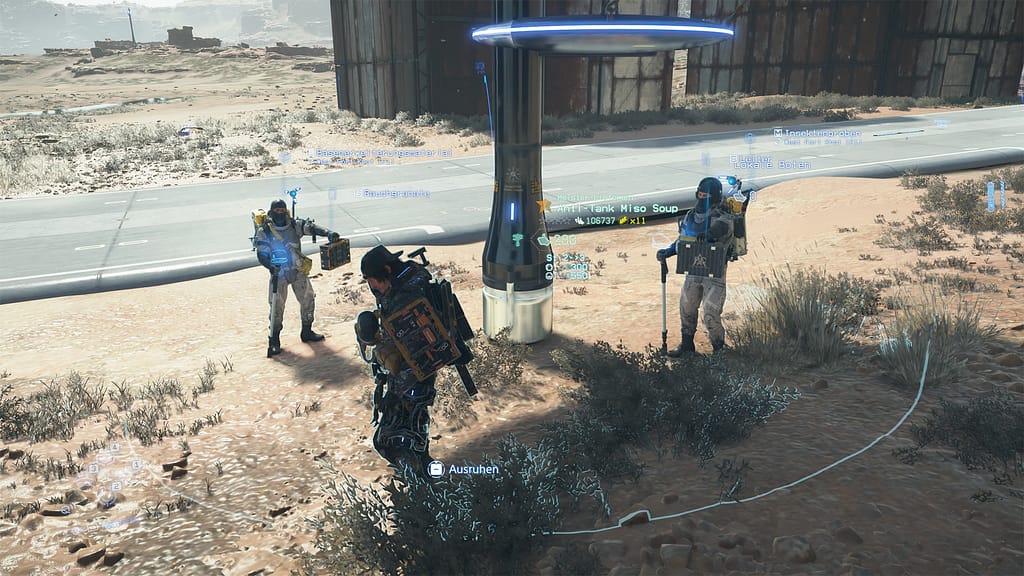Select the Rauchgranate item marker
The height and width of the screenshot is (576, 1024).
pyautogui.click(x=396, y=193)
